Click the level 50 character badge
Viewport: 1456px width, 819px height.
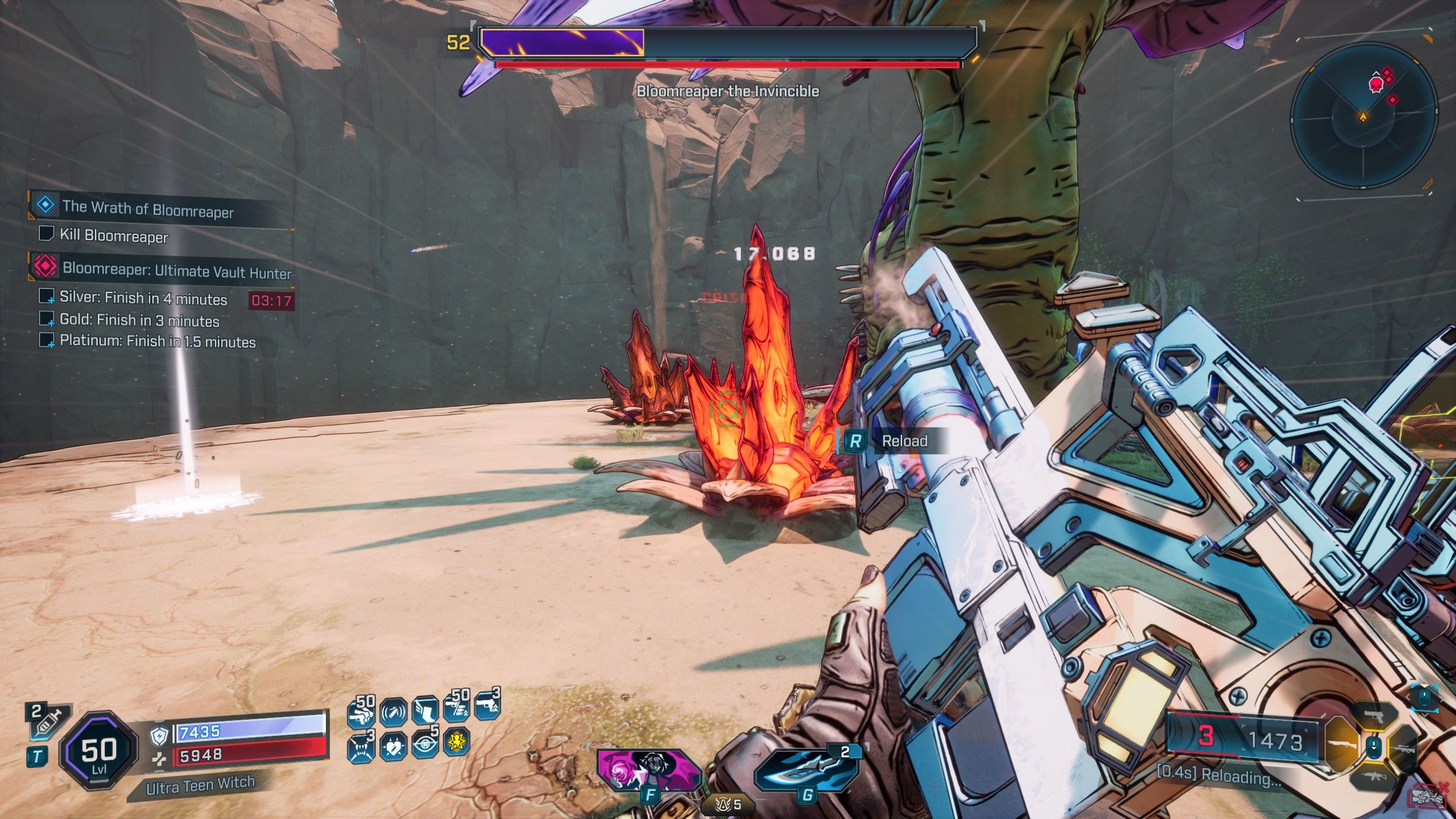(99, 750)
